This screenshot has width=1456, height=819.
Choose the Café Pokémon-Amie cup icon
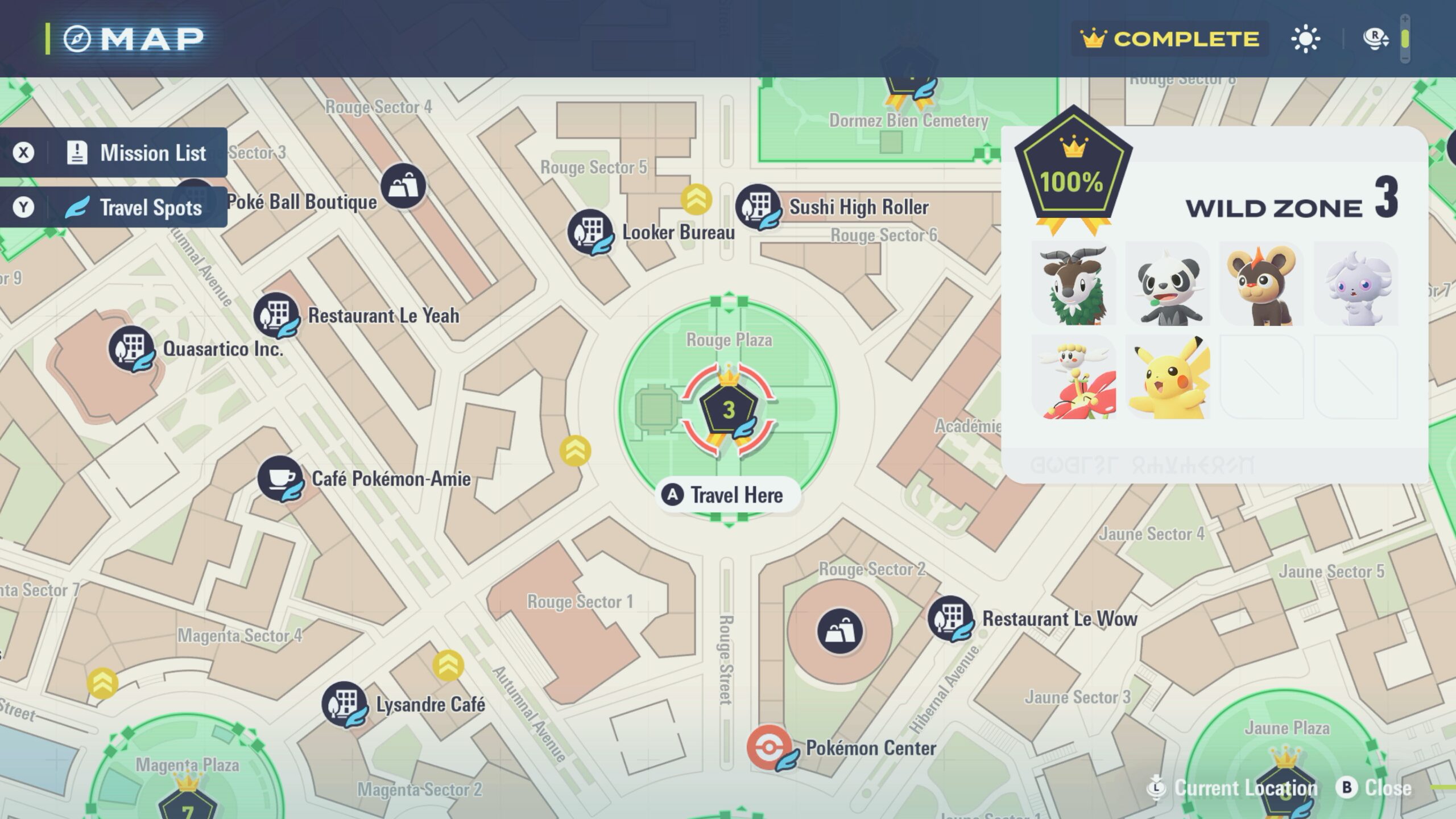click(x=280, y=478)
